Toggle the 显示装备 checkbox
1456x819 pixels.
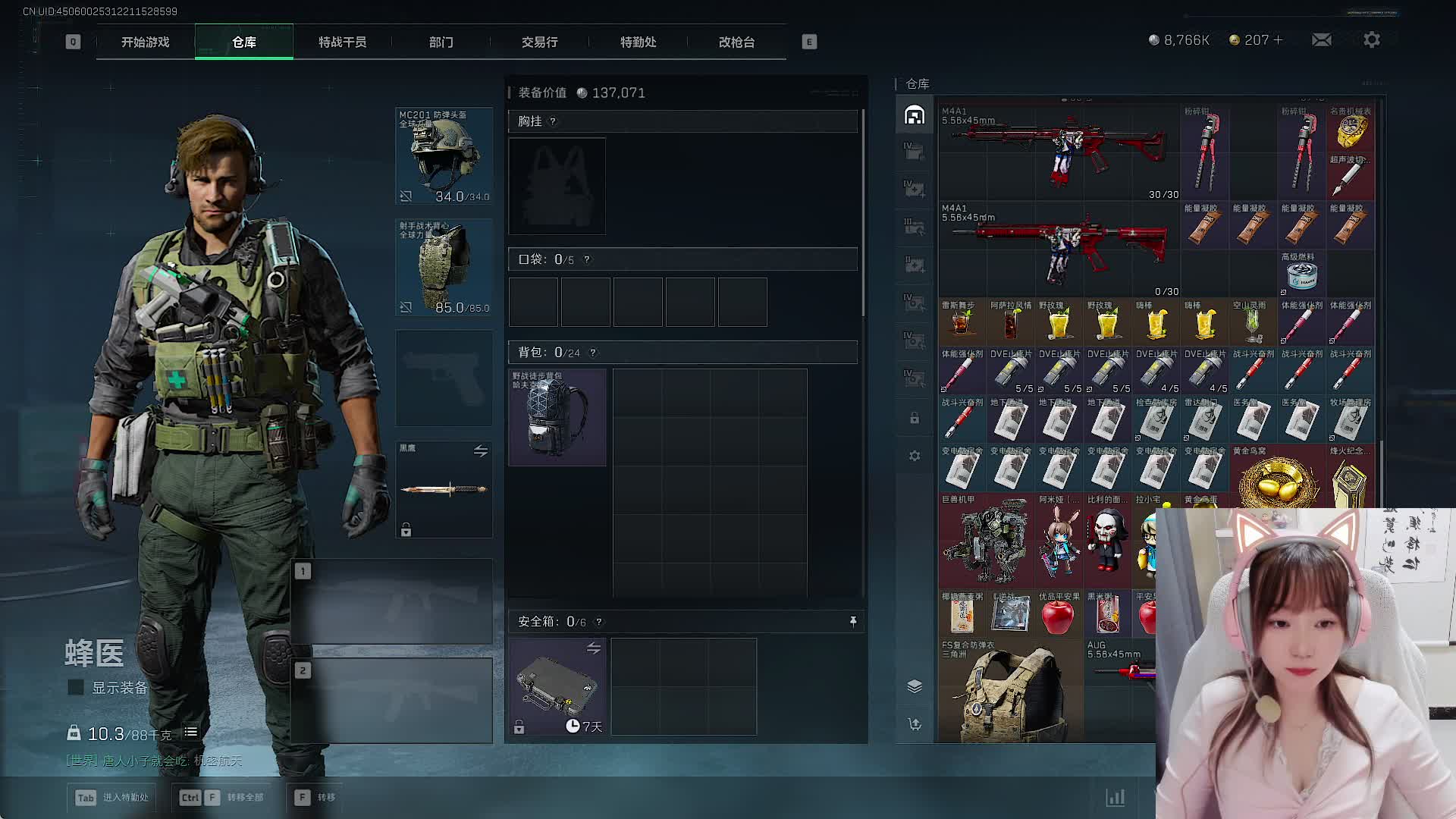click(x=76, y=687)
